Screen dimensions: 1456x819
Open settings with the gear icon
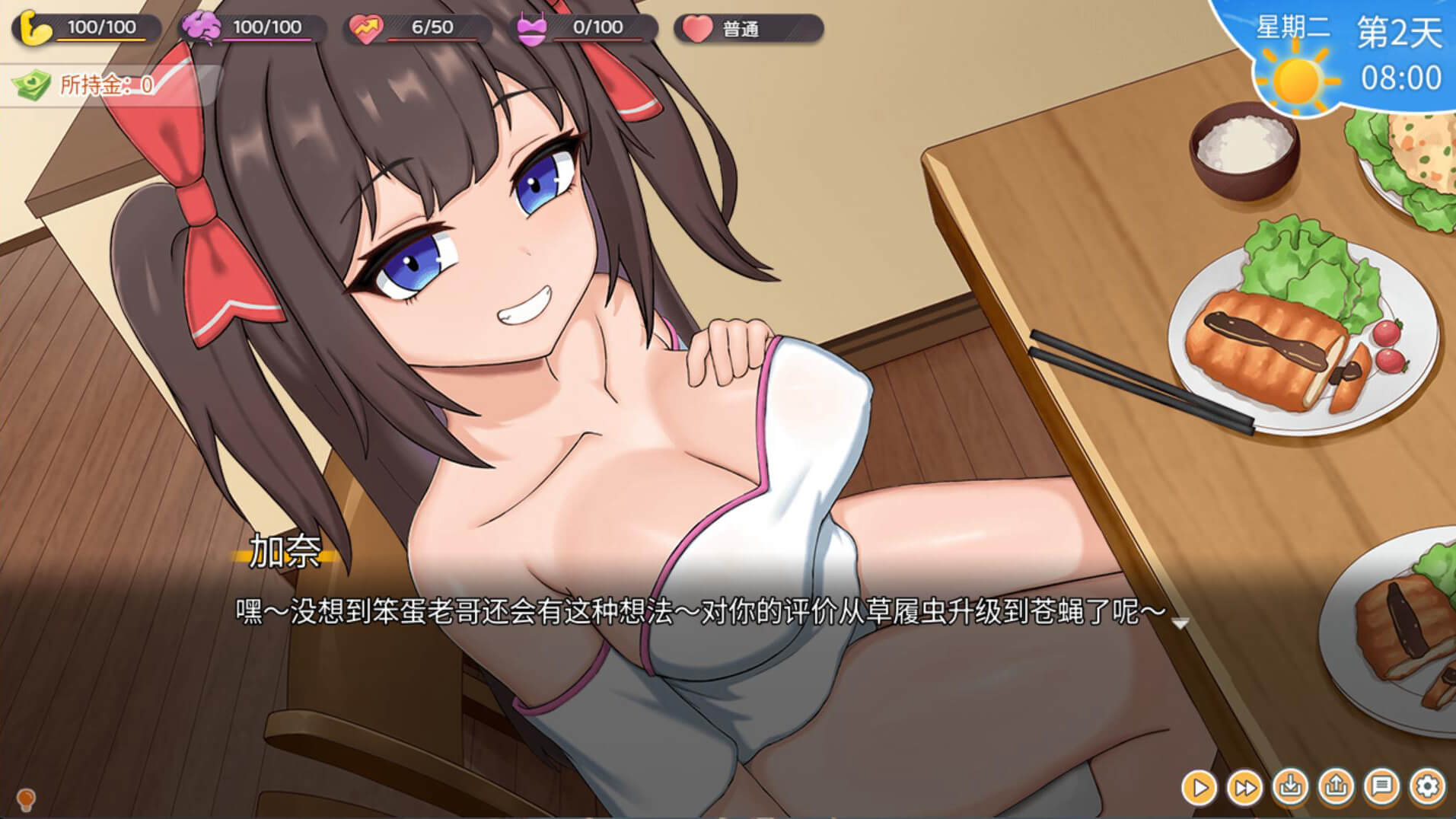click(1428, 786)
